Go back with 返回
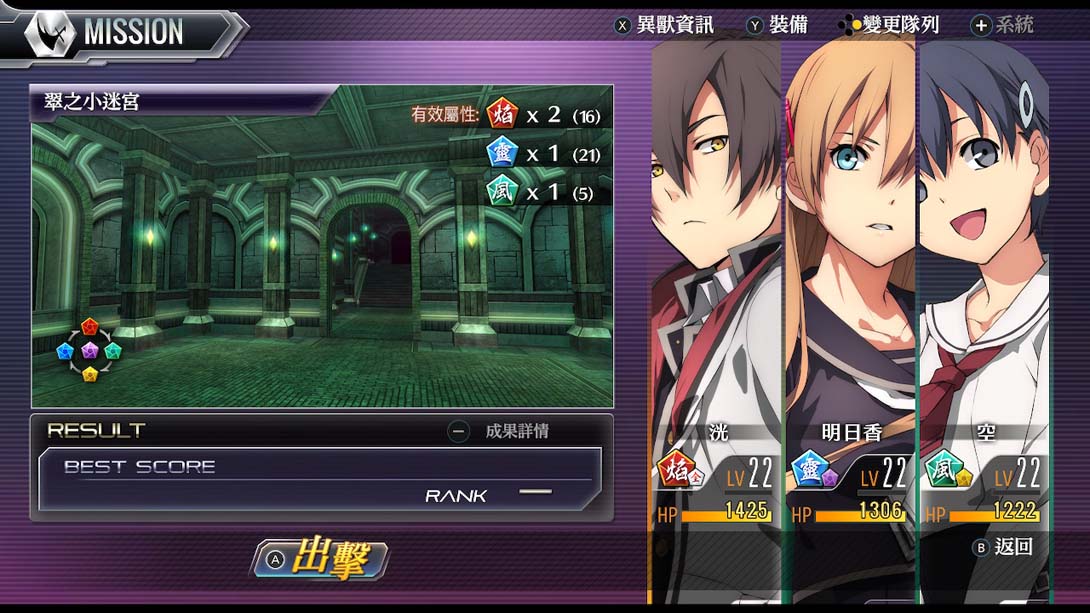 [1003, 547]
